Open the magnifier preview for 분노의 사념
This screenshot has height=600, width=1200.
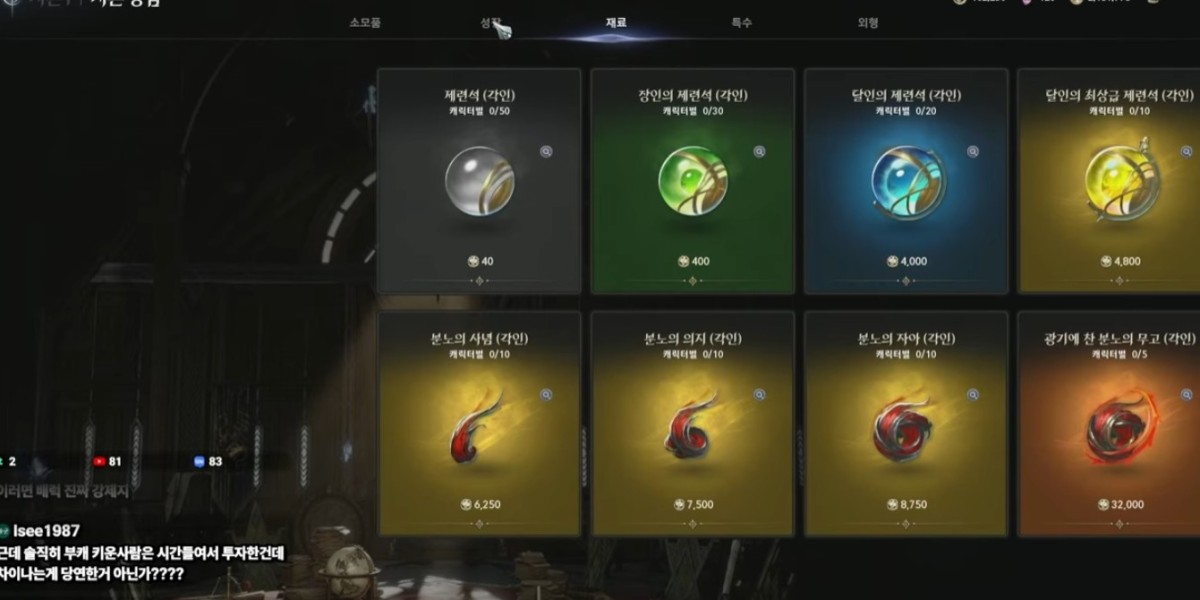pyautogui.click(x=546, y=395)
